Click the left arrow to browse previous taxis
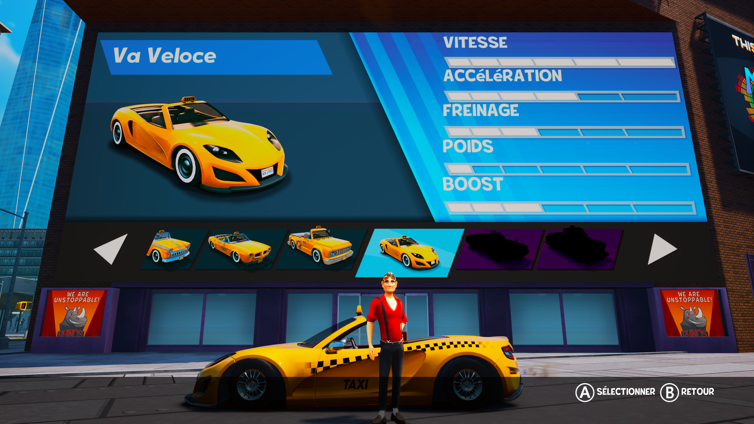Image resolution: width=754 pixels, height=424 pixels. pos(111,249)
